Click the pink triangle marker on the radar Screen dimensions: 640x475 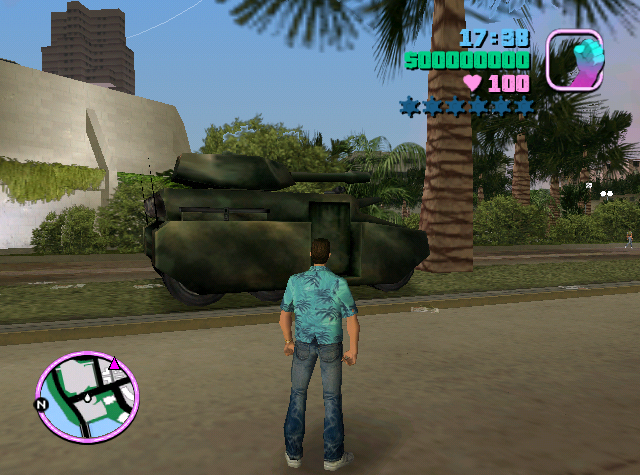116,364
